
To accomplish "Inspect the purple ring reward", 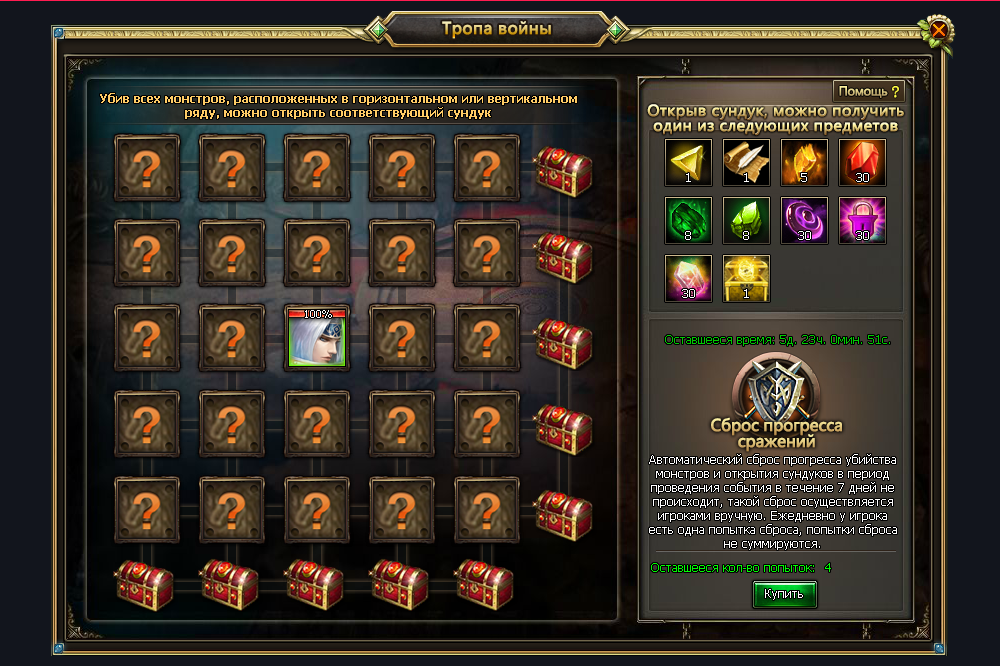I will coord(805,221).
